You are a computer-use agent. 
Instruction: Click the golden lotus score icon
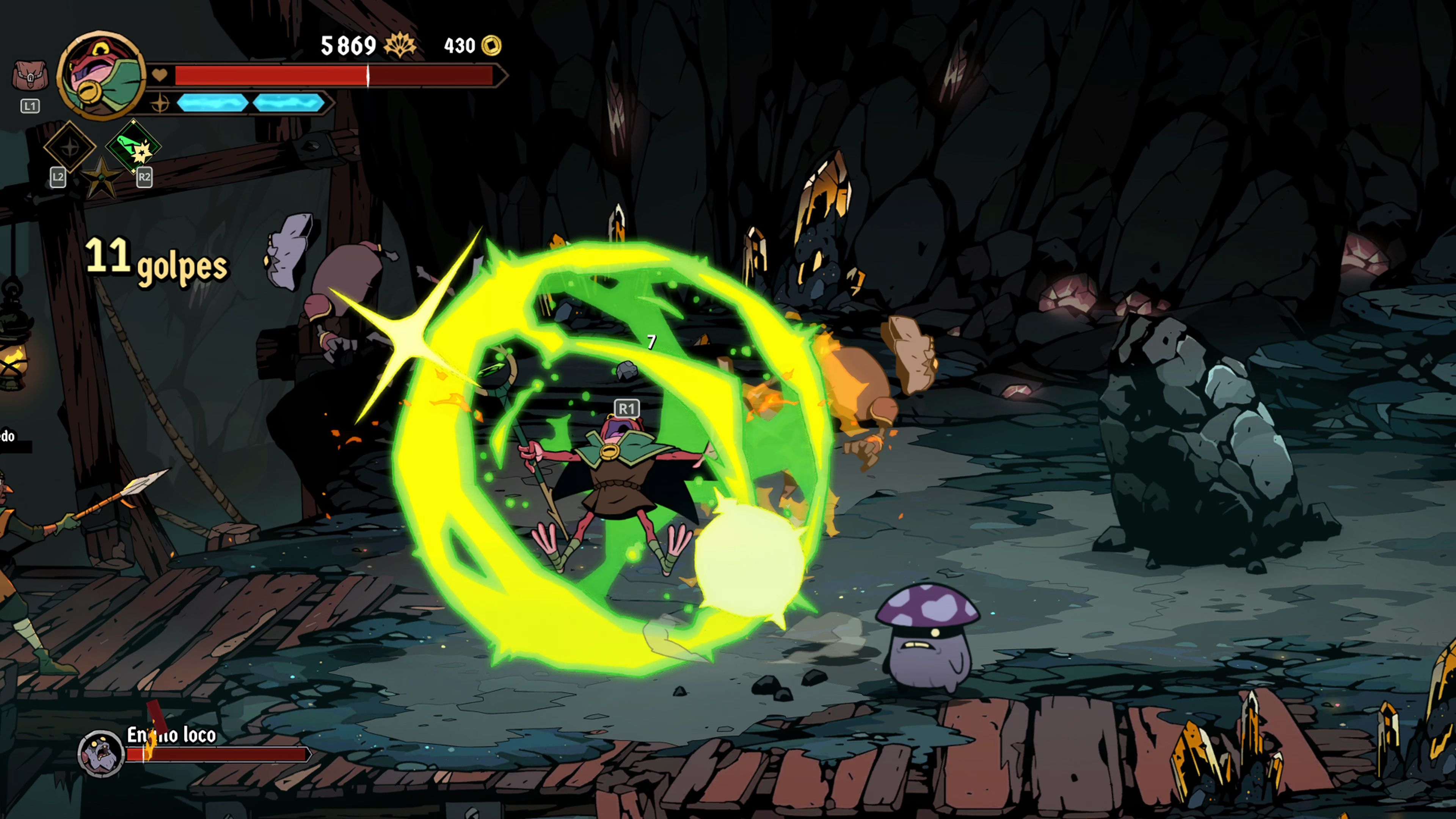400,45
